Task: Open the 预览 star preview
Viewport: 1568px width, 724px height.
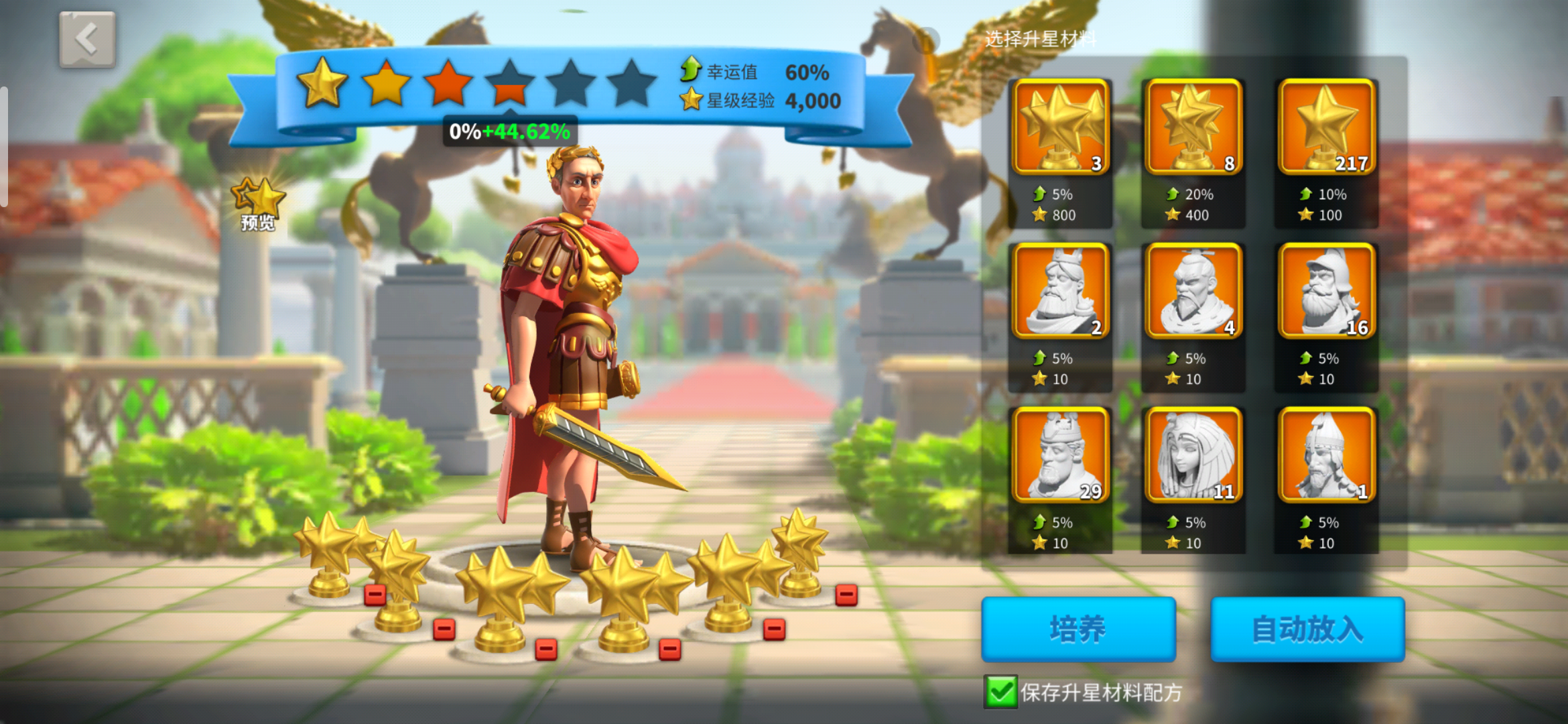Action: click(258, 204)
